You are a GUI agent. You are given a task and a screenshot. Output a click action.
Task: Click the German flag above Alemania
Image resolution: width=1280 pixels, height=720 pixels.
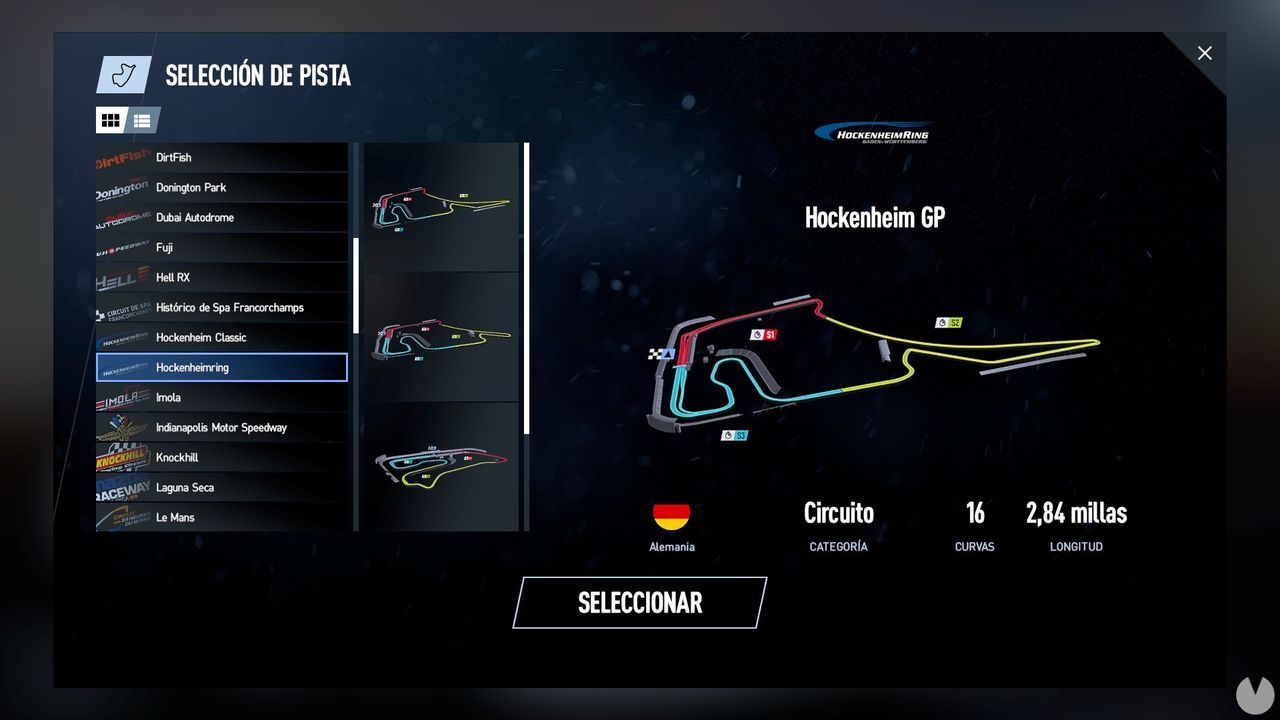point(671,516)
